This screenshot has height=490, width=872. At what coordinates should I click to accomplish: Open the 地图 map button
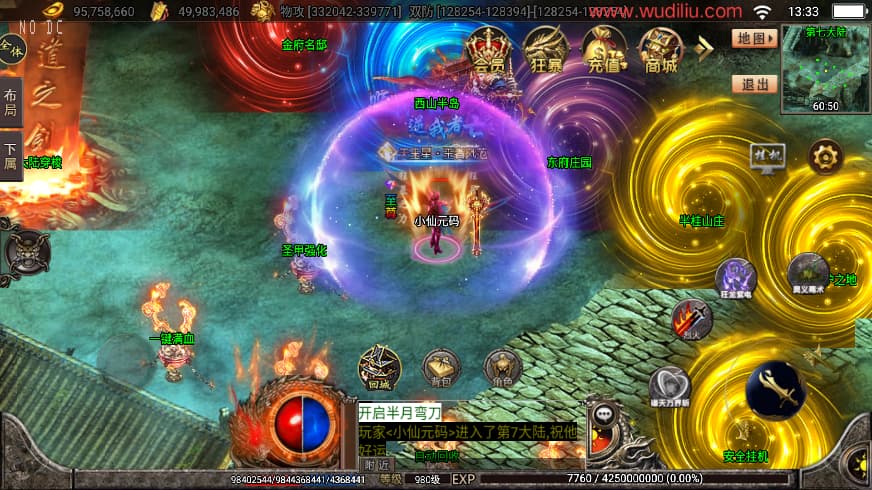point(754,38)
